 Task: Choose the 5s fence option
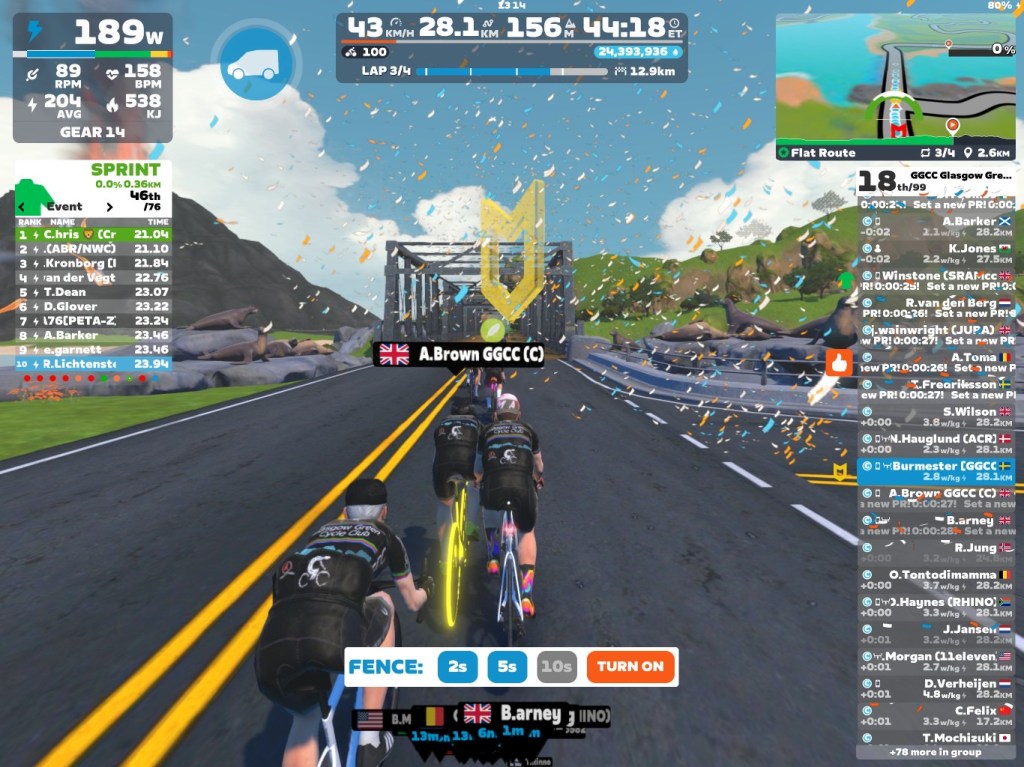pyautogui.click(x=508, y=667)
